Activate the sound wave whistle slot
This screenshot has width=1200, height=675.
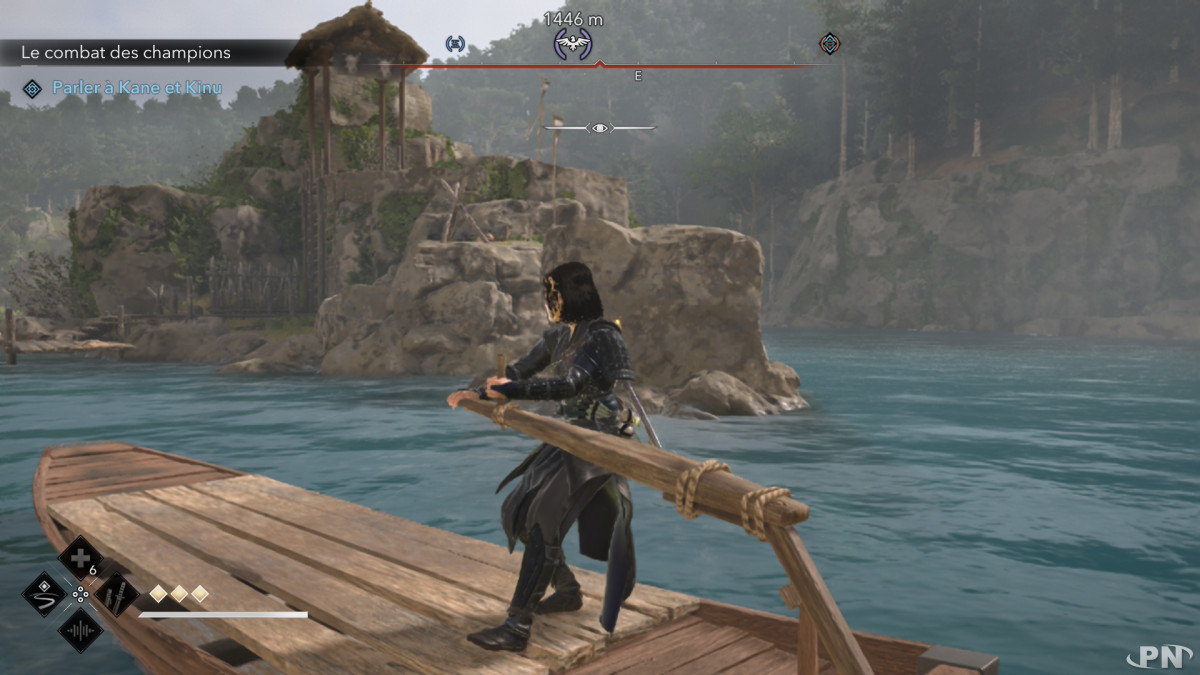pos(80,630)
